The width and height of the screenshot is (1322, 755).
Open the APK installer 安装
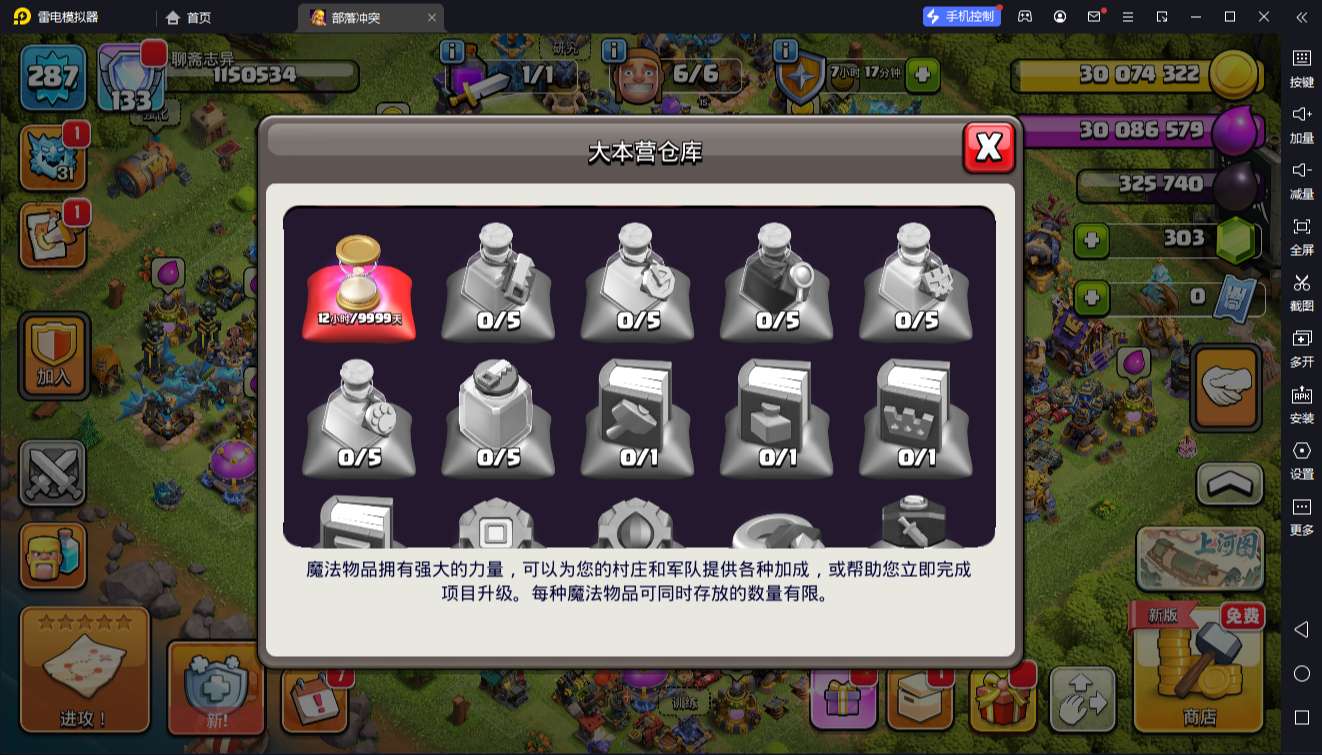(1300, 400)
